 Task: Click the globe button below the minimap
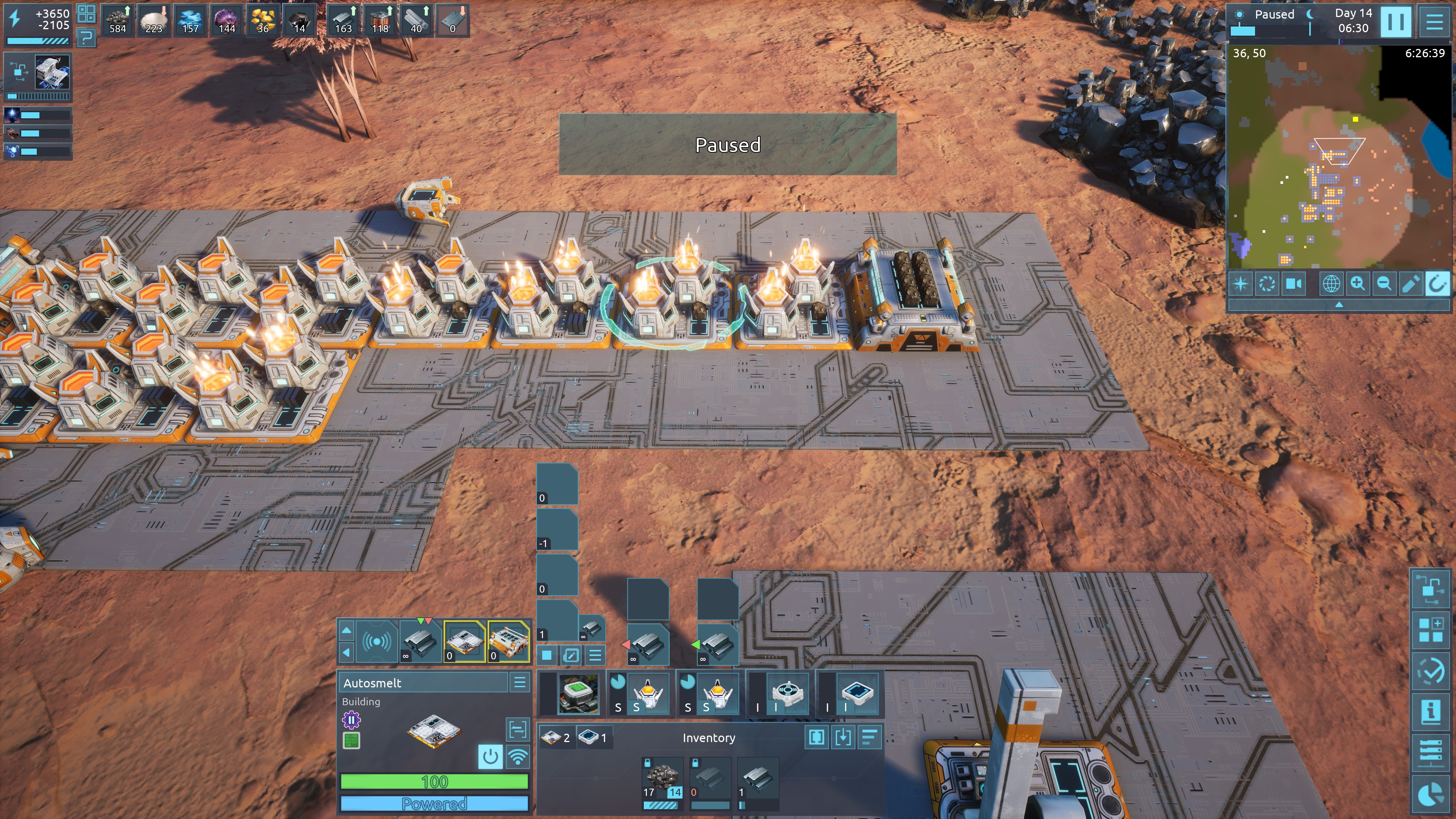(x=1330, y=283)
